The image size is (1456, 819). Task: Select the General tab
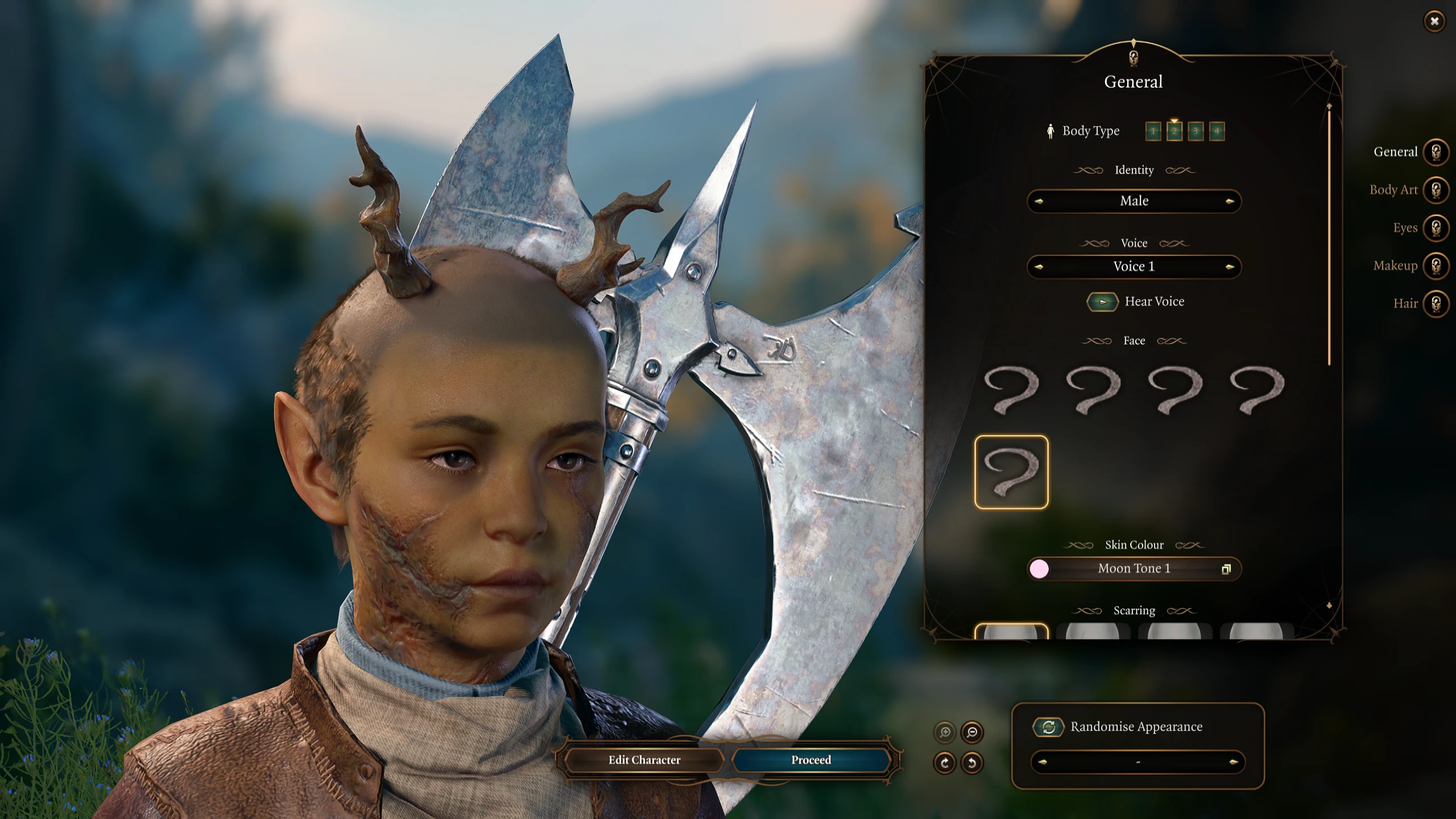pyautogui.click(x=1436, y=152)
